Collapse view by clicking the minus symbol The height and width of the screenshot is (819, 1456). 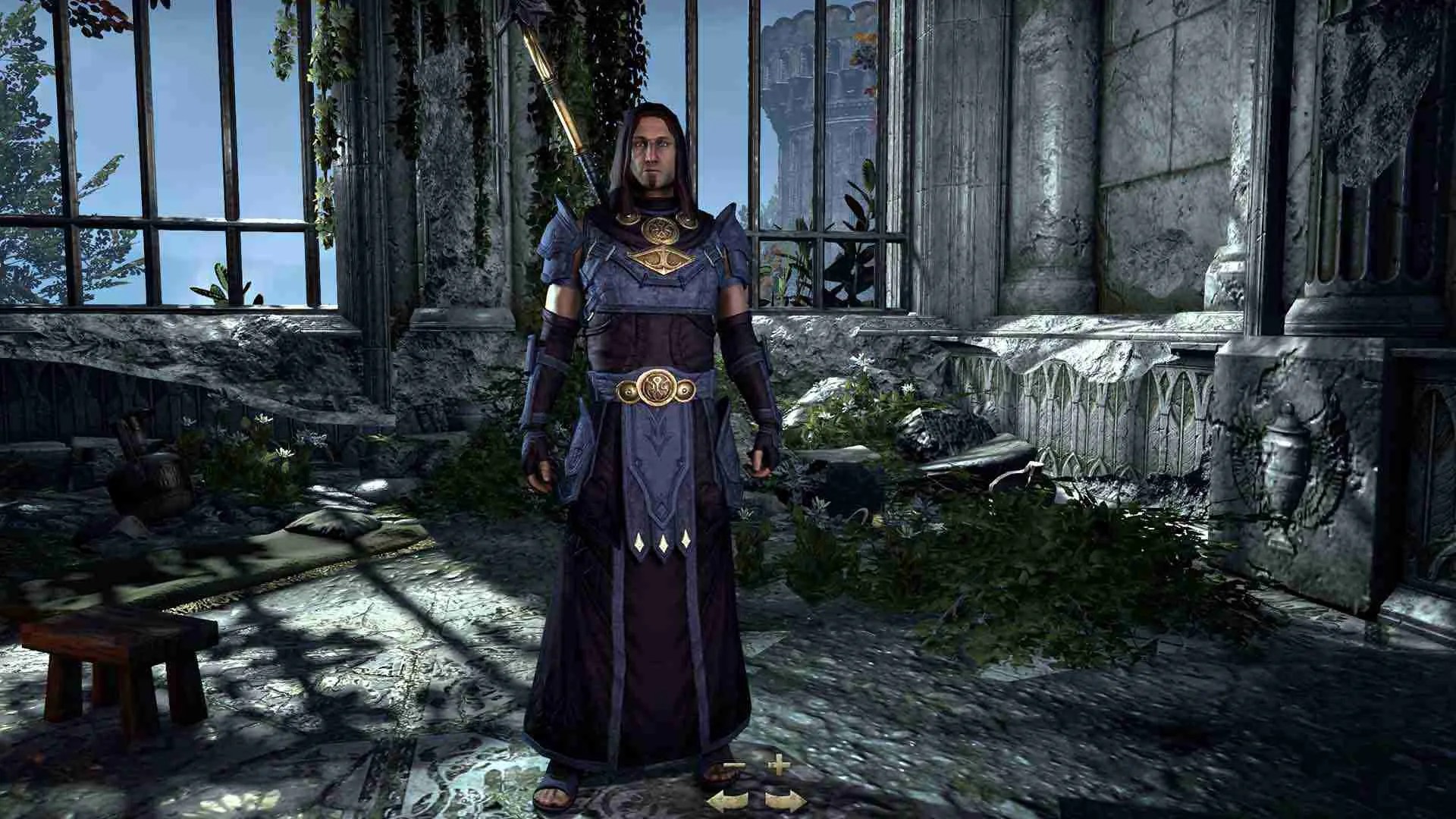tap(734, 764)
